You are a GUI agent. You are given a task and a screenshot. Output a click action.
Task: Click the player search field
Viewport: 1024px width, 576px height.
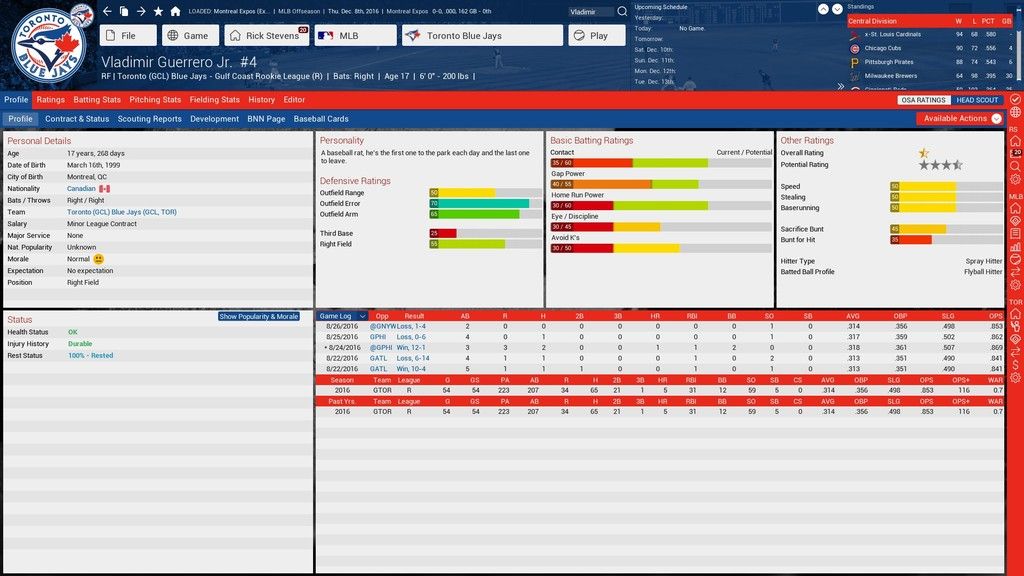tap(591, 11)
